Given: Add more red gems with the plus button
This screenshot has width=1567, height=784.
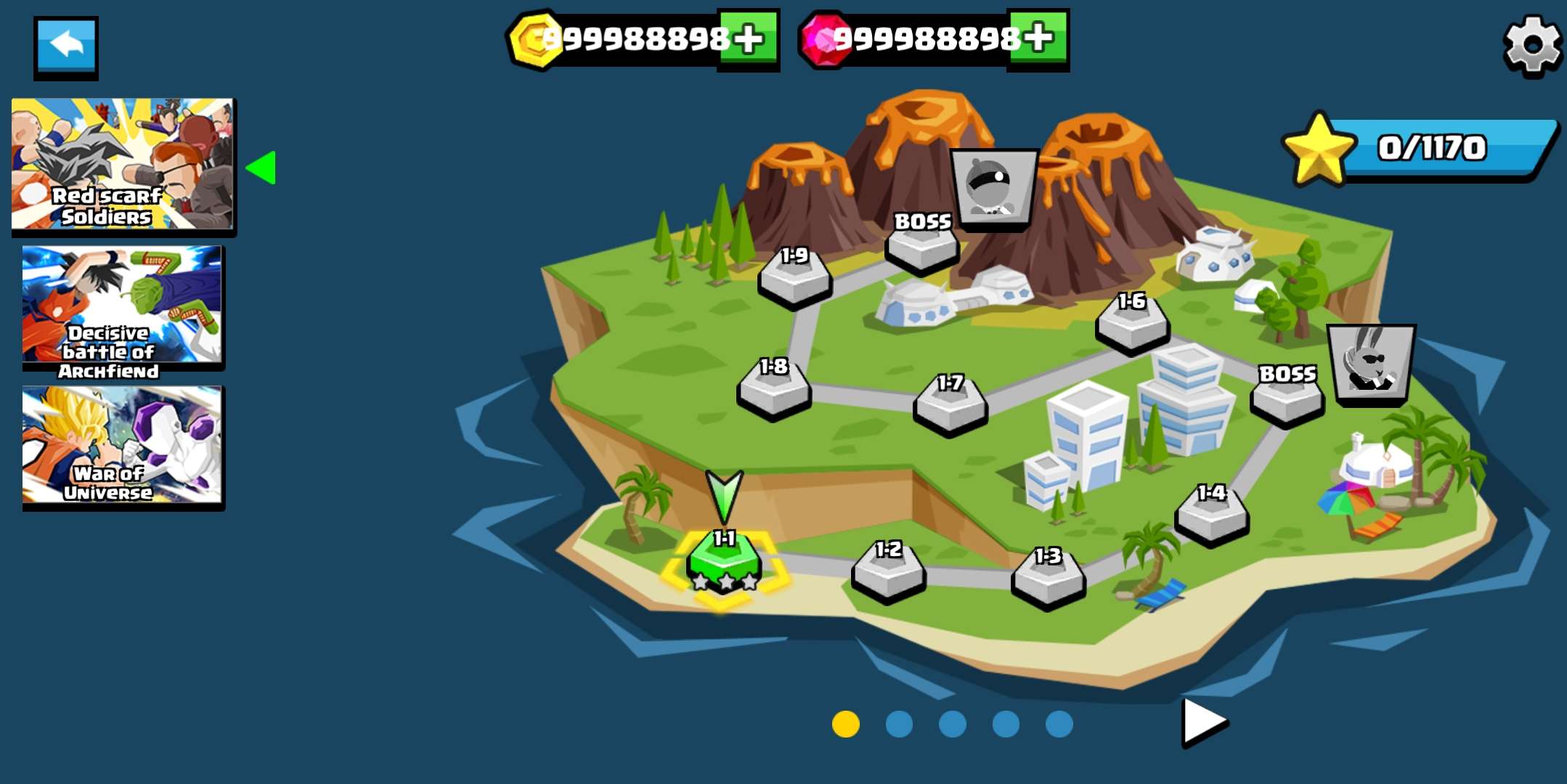Looking at the screenshot, I should coord(1038,39).
